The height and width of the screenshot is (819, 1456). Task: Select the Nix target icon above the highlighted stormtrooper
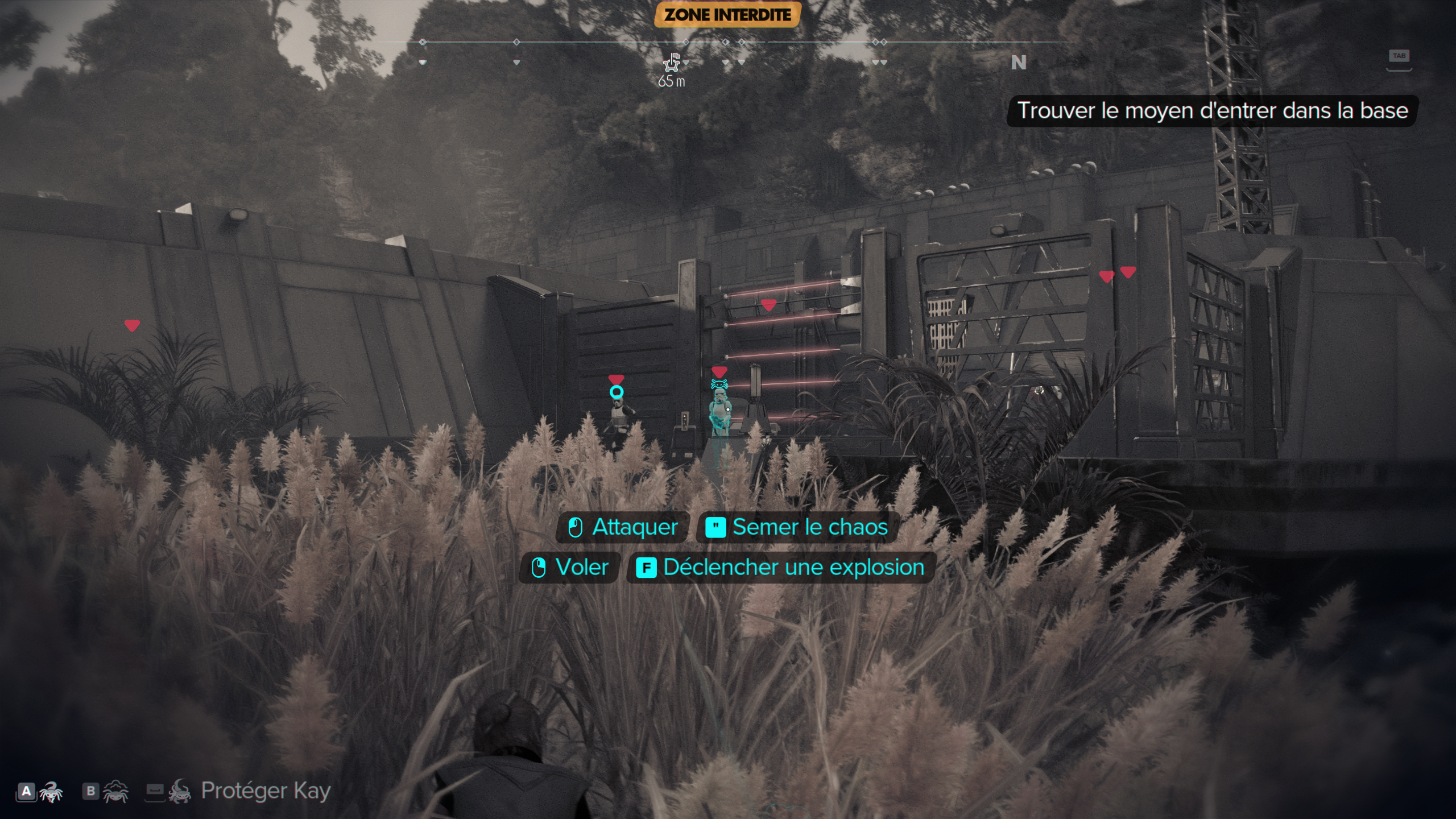coord(719,384)
